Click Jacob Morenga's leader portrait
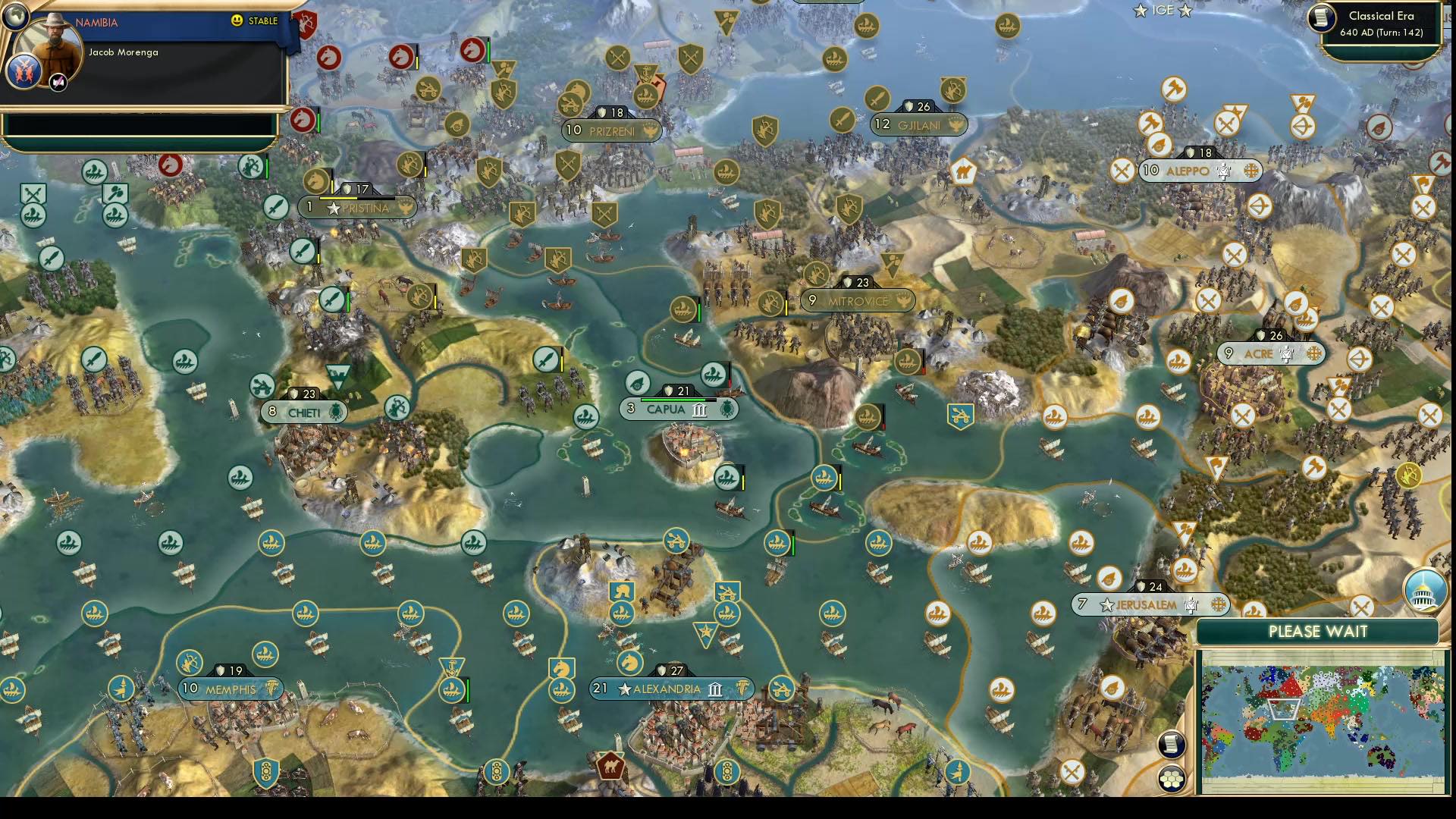1456x819 pixels. (49, 44)
